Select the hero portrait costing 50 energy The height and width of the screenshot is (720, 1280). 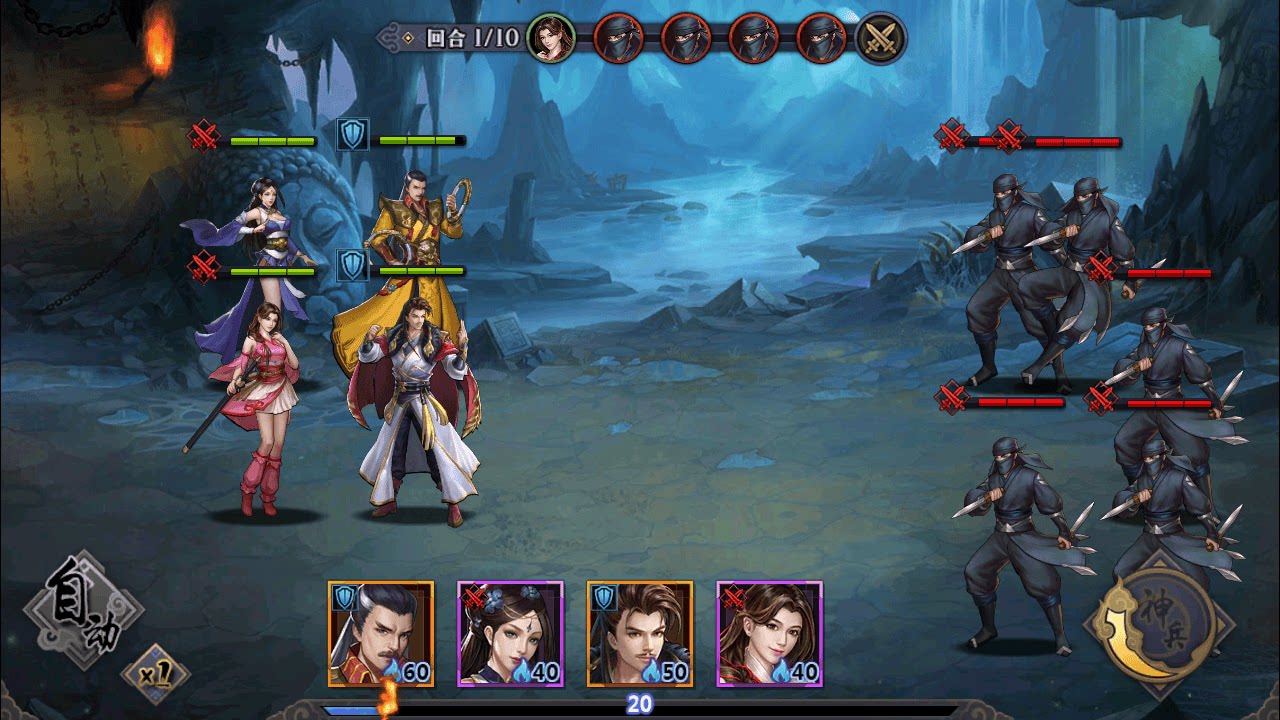pyautogui.click(x=640, y=634)
